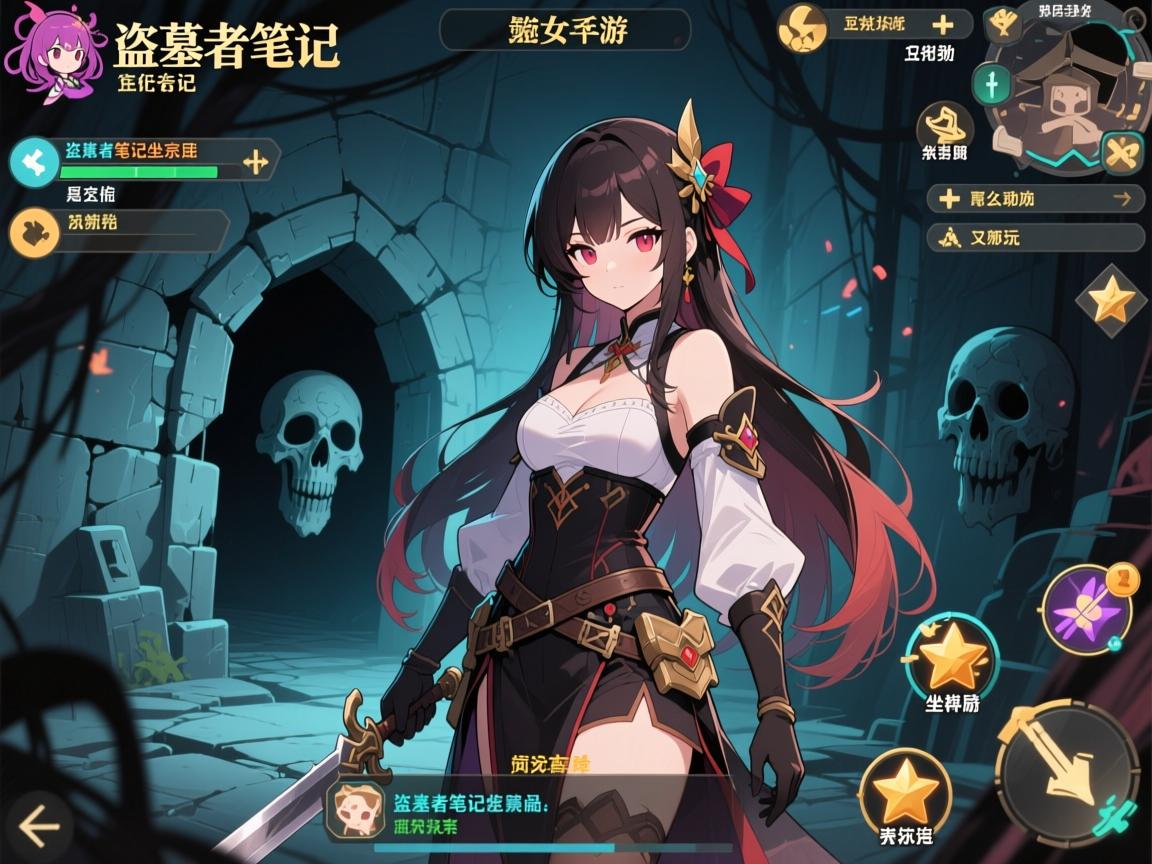Activate the star skill with teal ring
Viewport: 1152px width, 864px height.
tap(951, 658)
